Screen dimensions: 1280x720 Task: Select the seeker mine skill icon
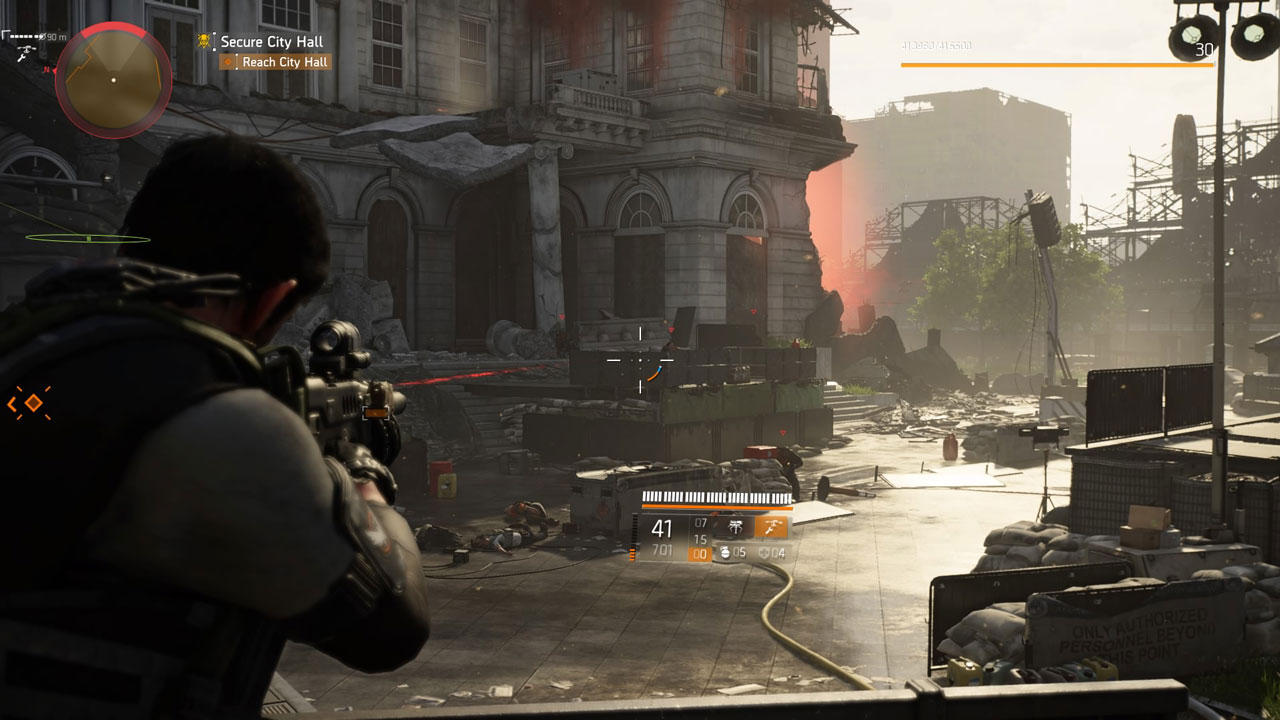tap(736, 528)
